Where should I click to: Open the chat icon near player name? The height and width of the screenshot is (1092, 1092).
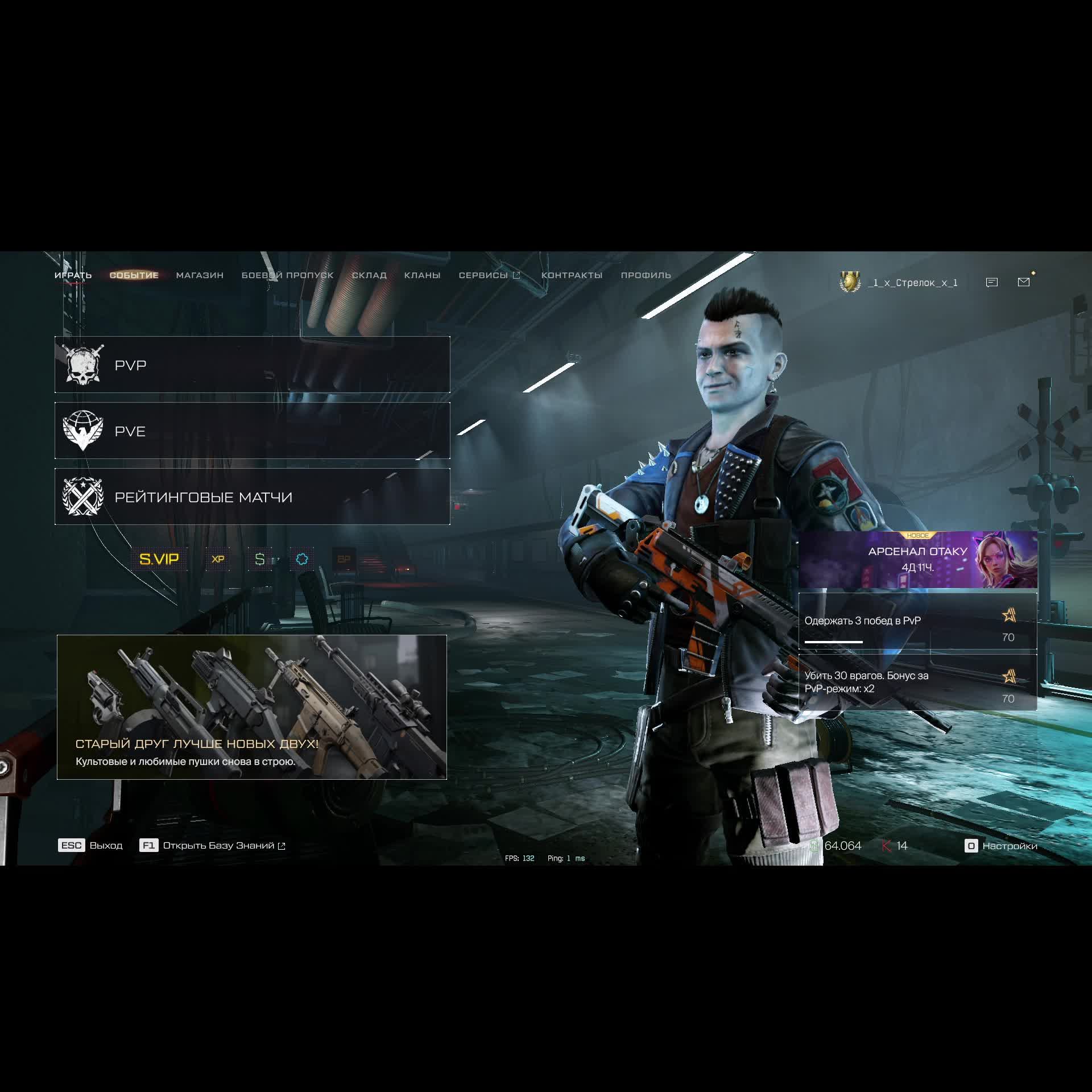(991, 283)
